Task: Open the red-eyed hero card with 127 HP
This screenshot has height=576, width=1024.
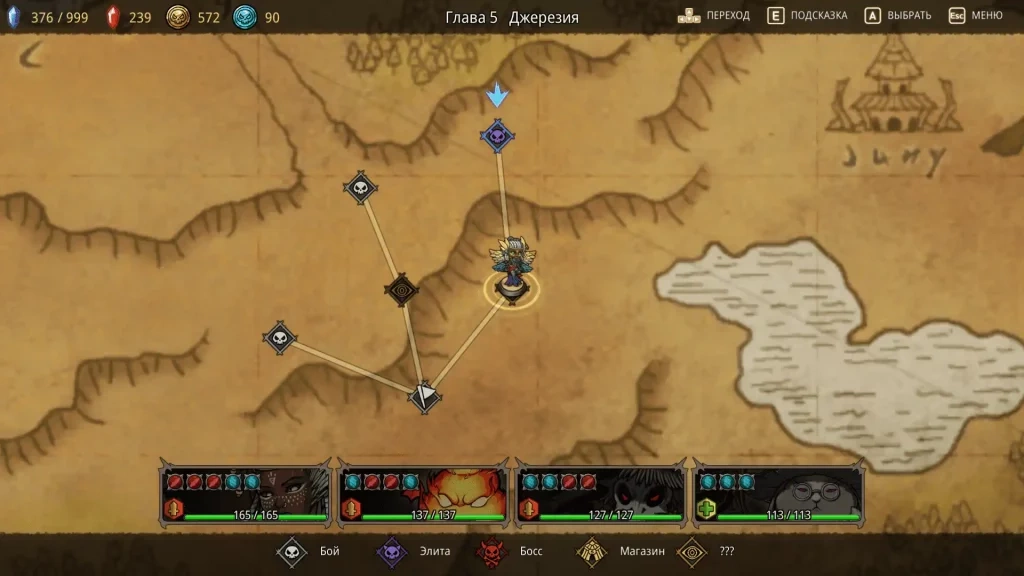Action: tap(600, 495)
